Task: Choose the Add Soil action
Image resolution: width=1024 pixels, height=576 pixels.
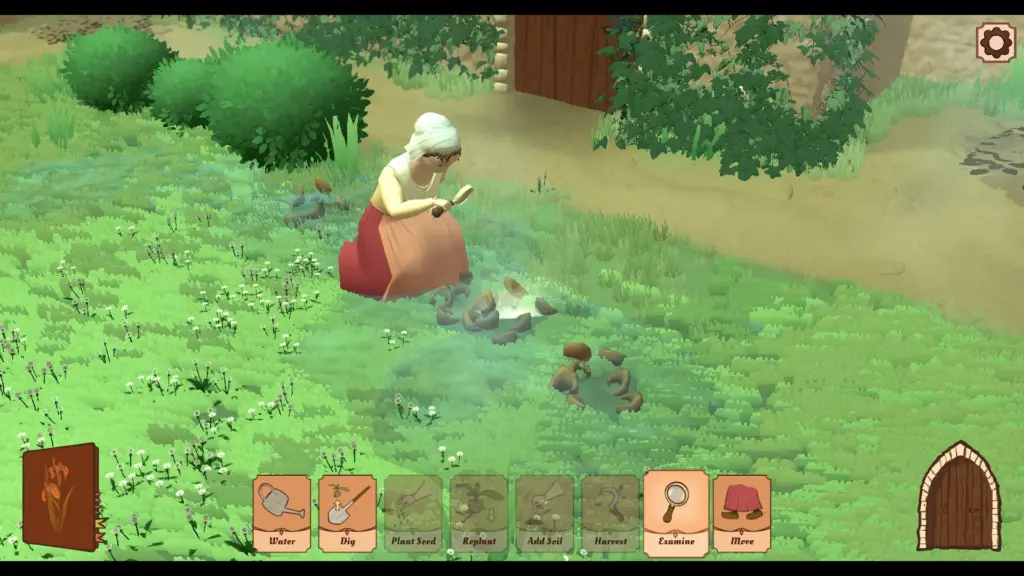Action: [x=545, y=513]
